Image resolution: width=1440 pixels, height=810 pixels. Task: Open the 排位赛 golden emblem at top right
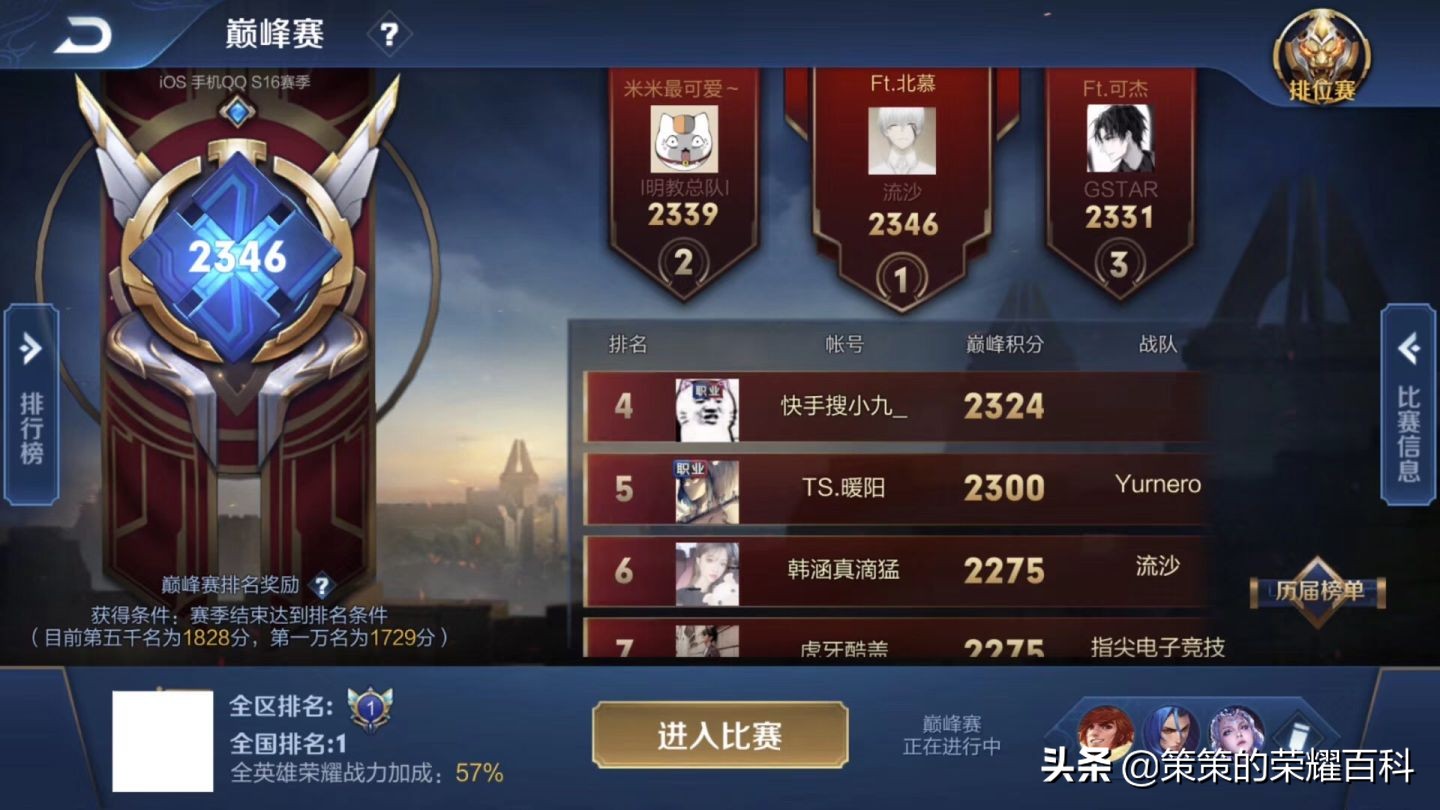tap(1322, 55)
